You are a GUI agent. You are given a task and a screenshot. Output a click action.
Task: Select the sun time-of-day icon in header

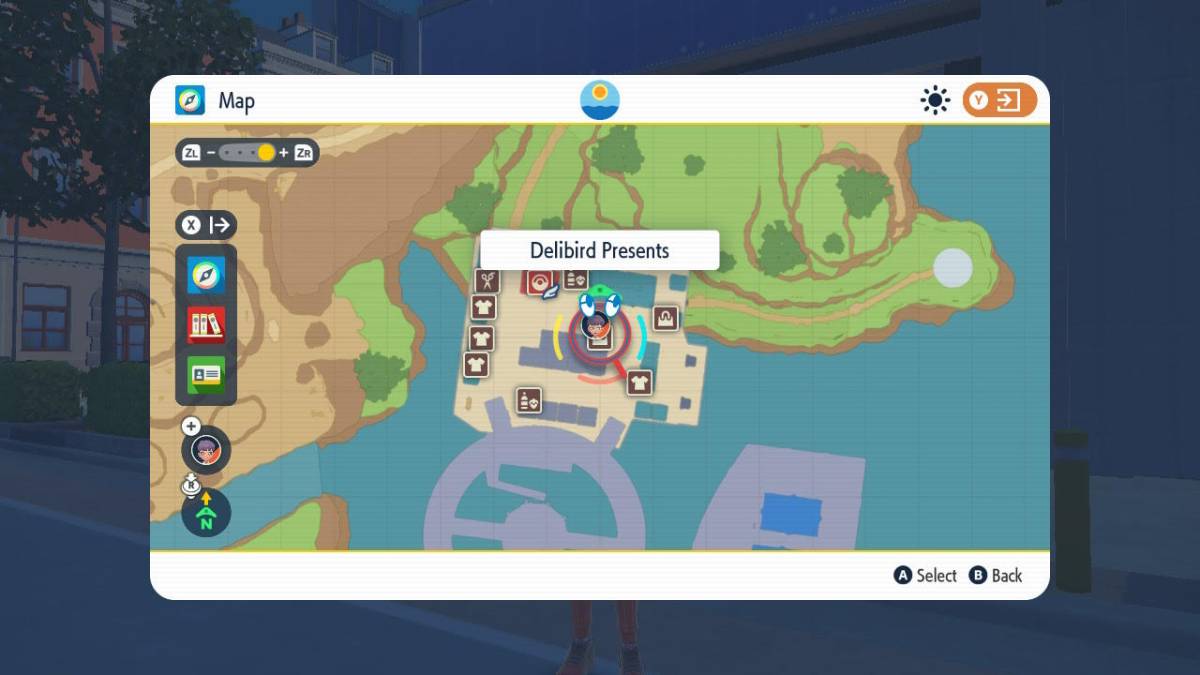pyautogui.click(x=935, y=100)
